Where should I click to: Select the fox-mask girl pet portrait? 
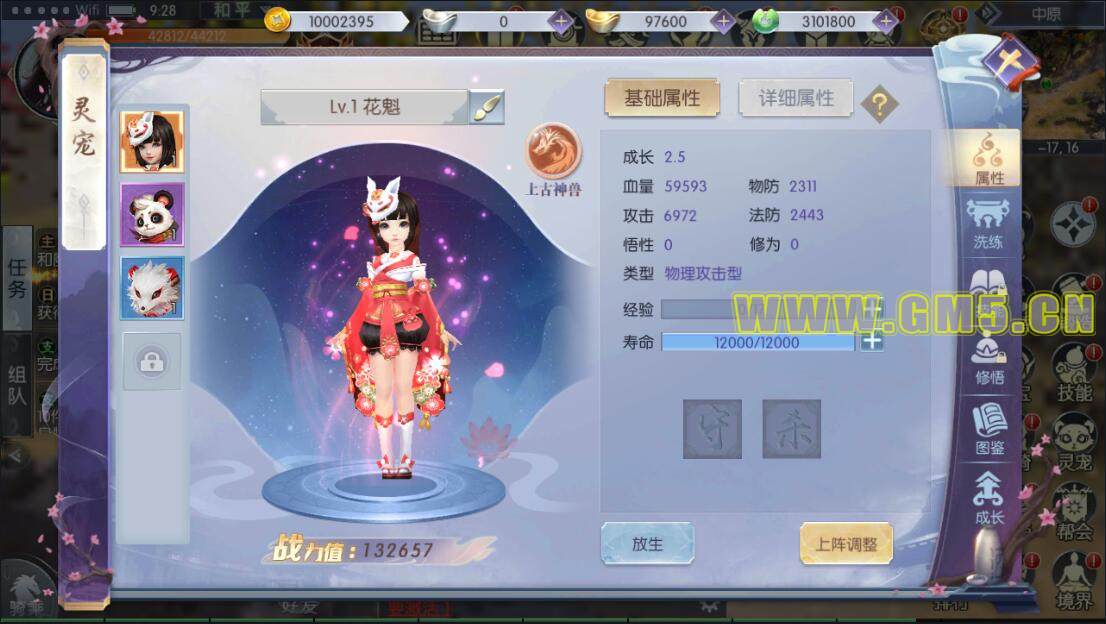pyautogui.click(x=152, y=142)
